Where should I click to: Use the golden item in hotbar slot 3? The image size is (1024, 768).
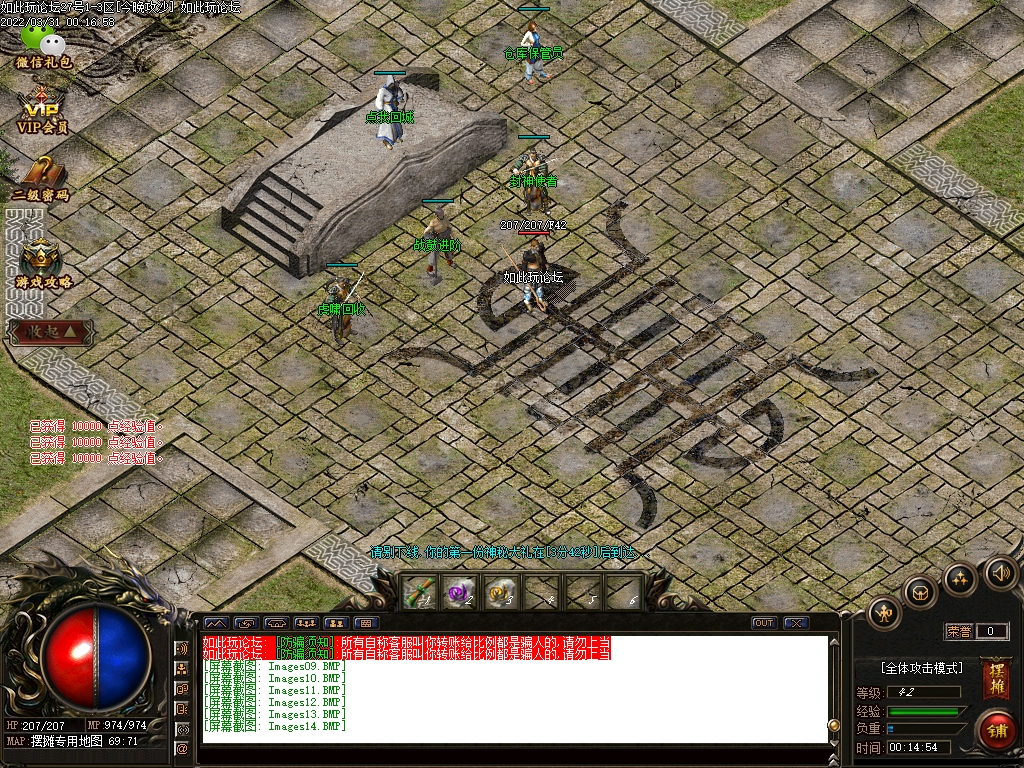coord(498,593)
